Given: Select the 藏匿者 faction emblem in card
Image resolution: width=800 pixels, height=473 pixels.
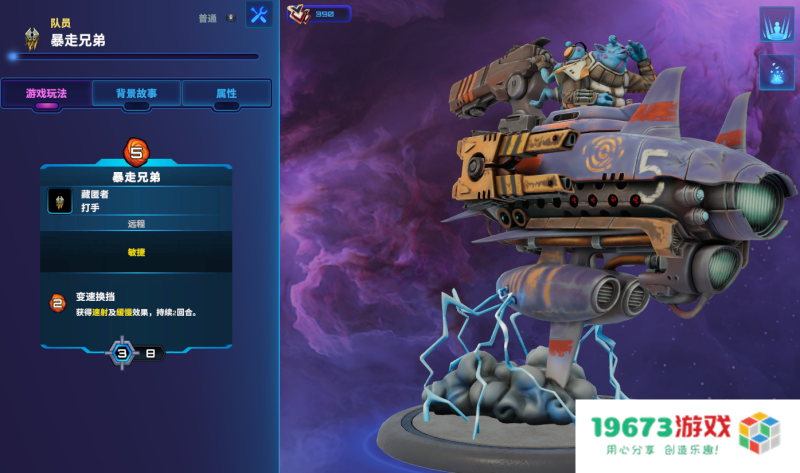Looking at the screenshot, I should (x=59, y=201).
